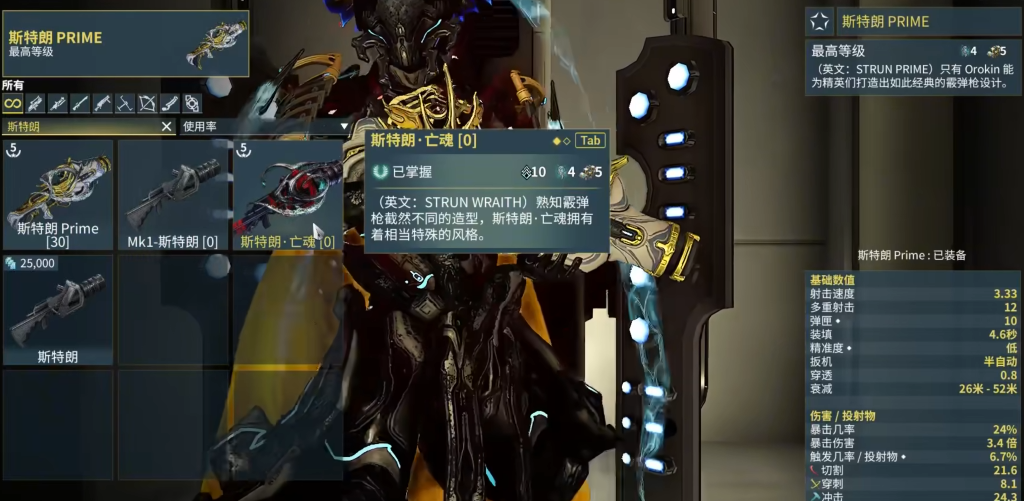Show all weapons with the infinity filter
Image resolution: width=1024 pixels, height=501 pixels.
click(12, 103)
